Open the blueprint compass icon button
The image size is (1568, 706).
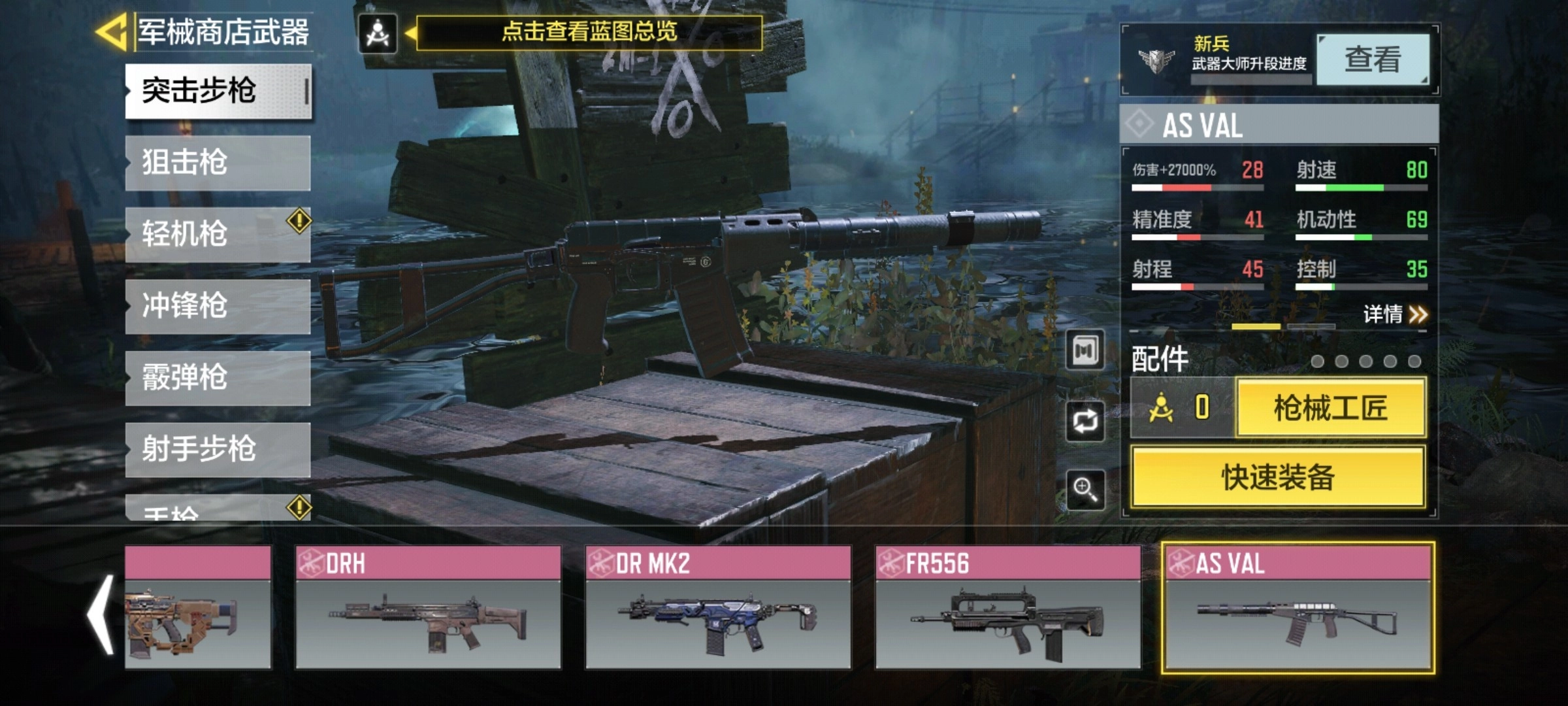click(378, 33)
